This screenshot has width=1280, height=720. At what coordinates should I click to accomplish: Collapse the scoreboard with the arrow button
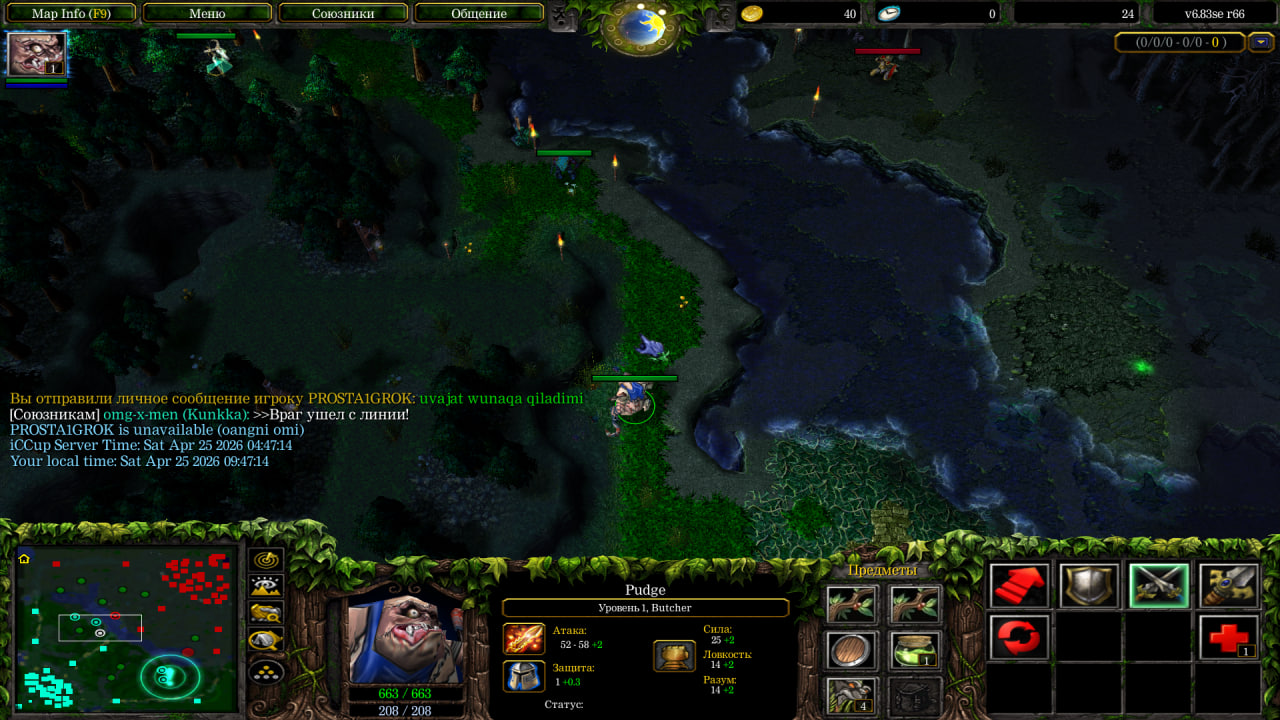[1262, 42]
